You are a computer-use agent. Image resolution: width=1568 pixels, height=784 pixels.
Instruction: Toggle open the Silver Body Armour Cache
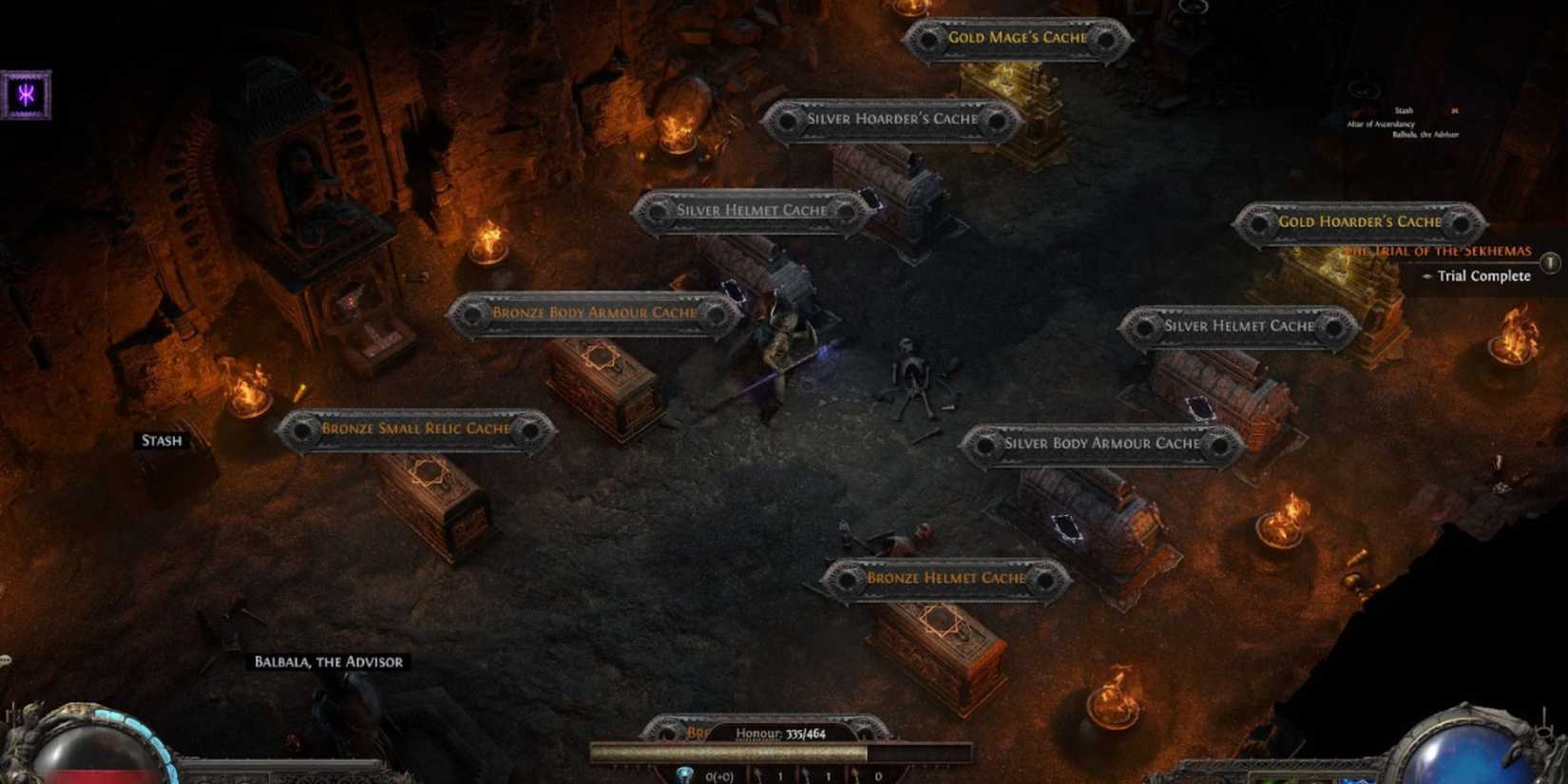pos(1104,443)
